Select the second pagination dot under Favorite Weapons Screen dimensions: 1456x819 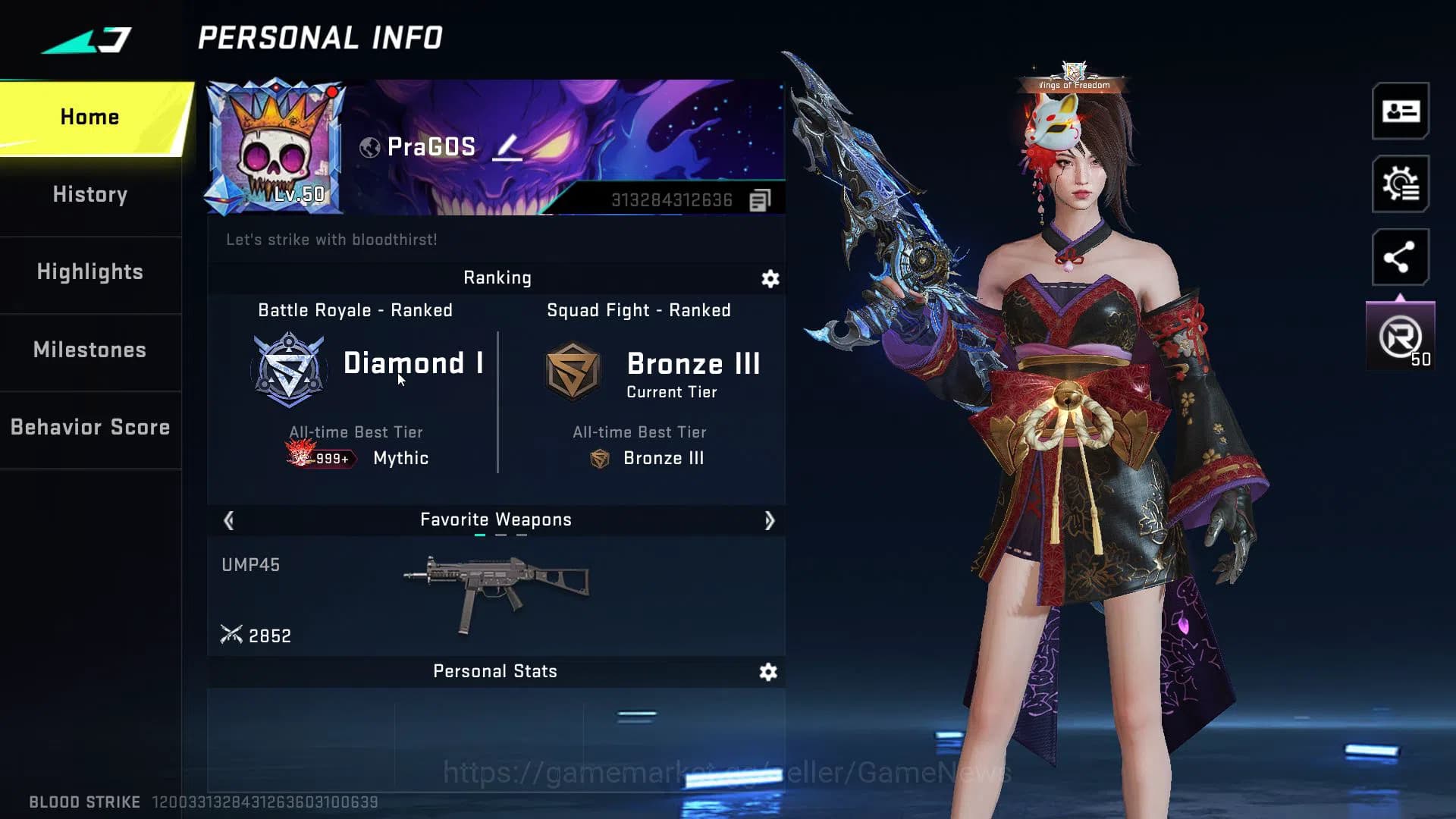499,534
